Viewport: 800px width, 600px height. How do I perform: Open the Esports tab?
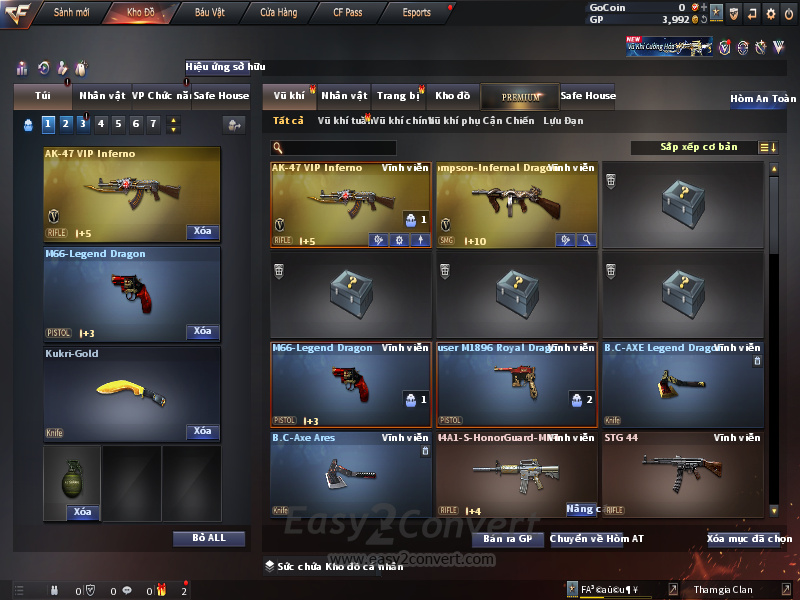click(x=416, y=13)
